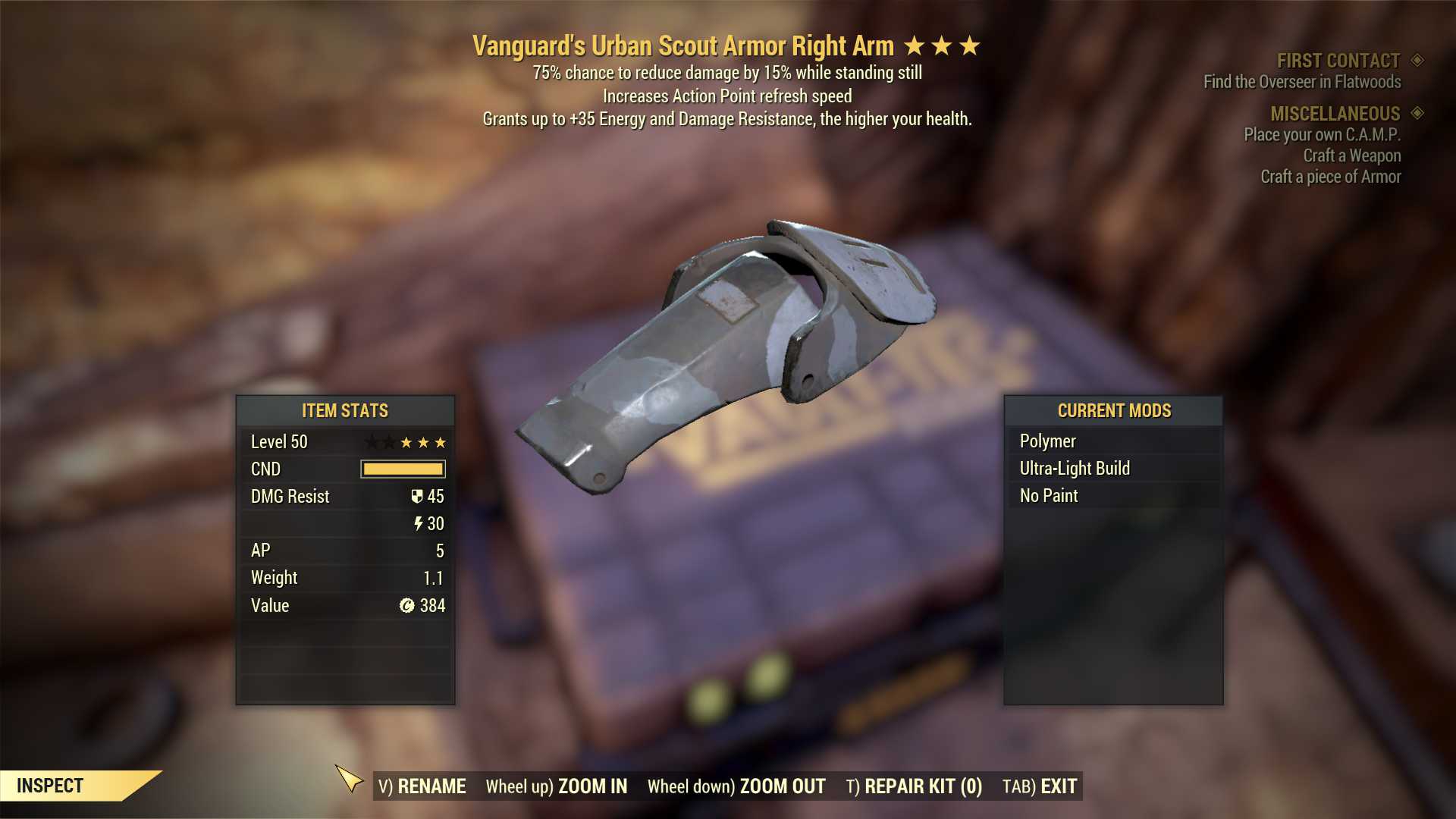Select the Ultra-Light Build mod entry
Image resolution: width=1456 pixels, height=819 pixels.
click(1074, 468)
